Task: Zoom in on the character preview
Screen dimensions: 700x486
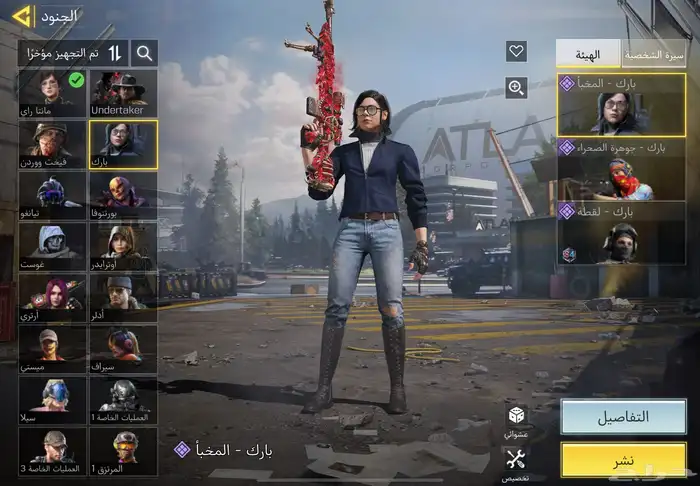Action: click(x=516, y=88)
